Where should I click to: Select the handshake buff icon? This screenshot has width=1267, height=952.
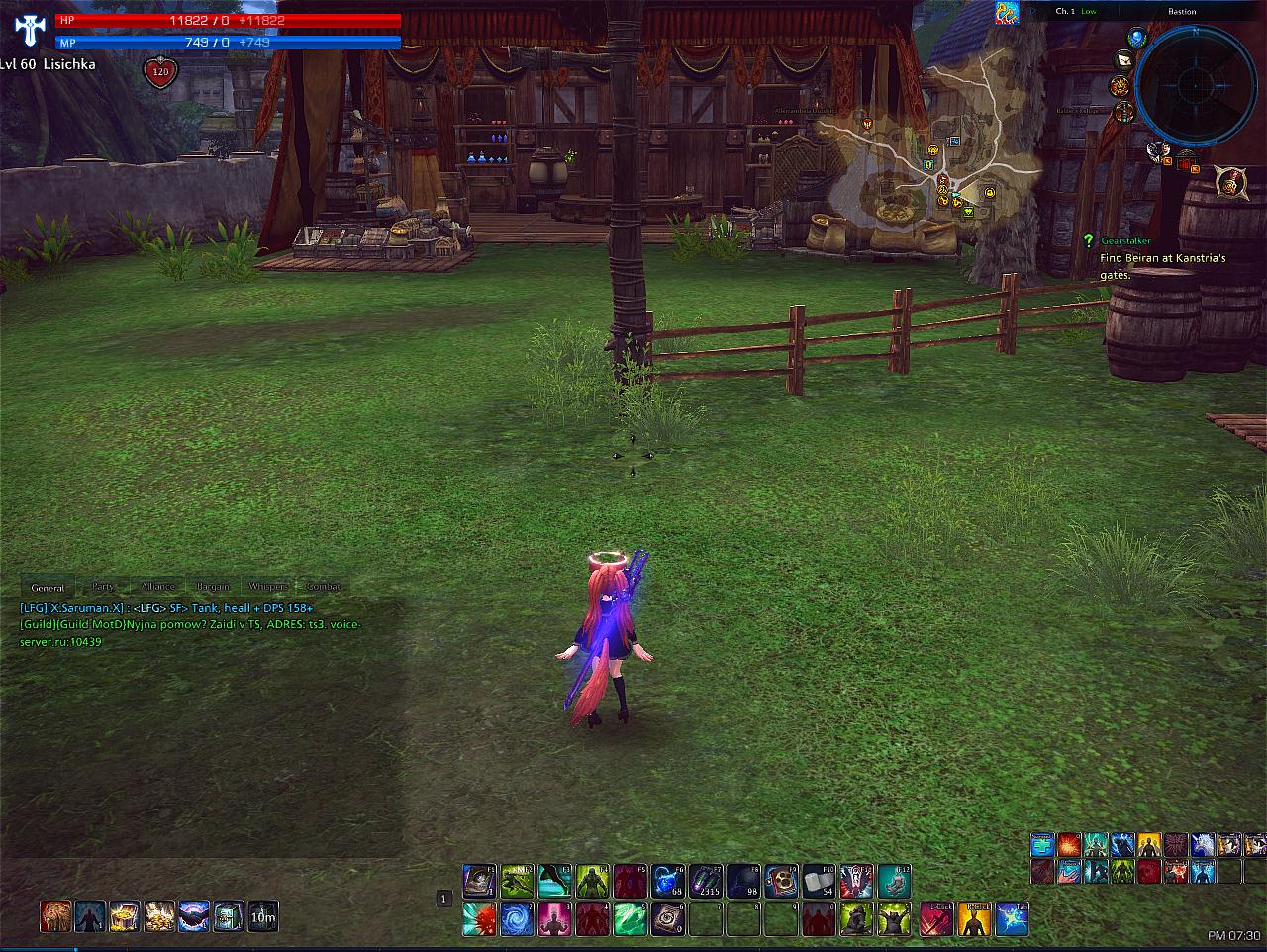[193, 916]
